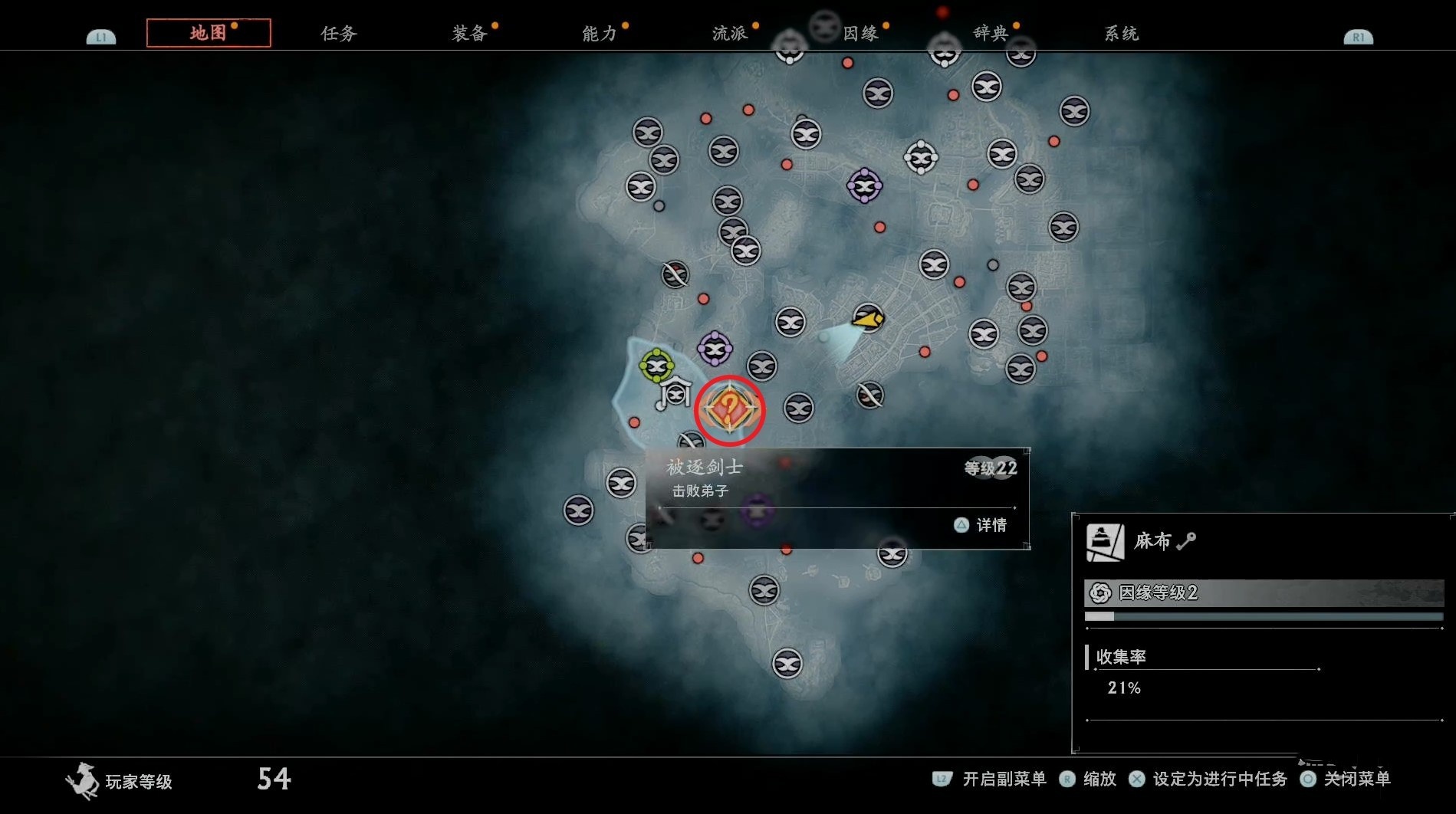Open the 系统 system tab

coord(1121,34)
